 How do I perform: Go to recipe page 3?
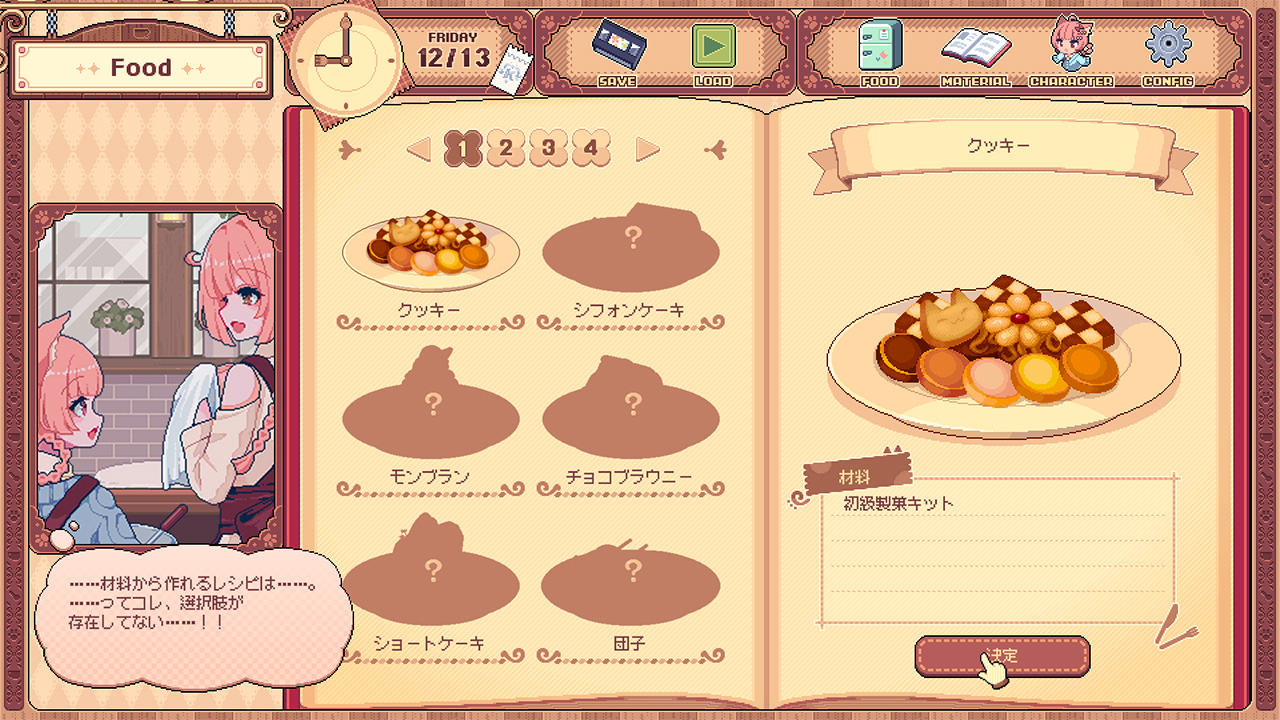coord(548,149)
